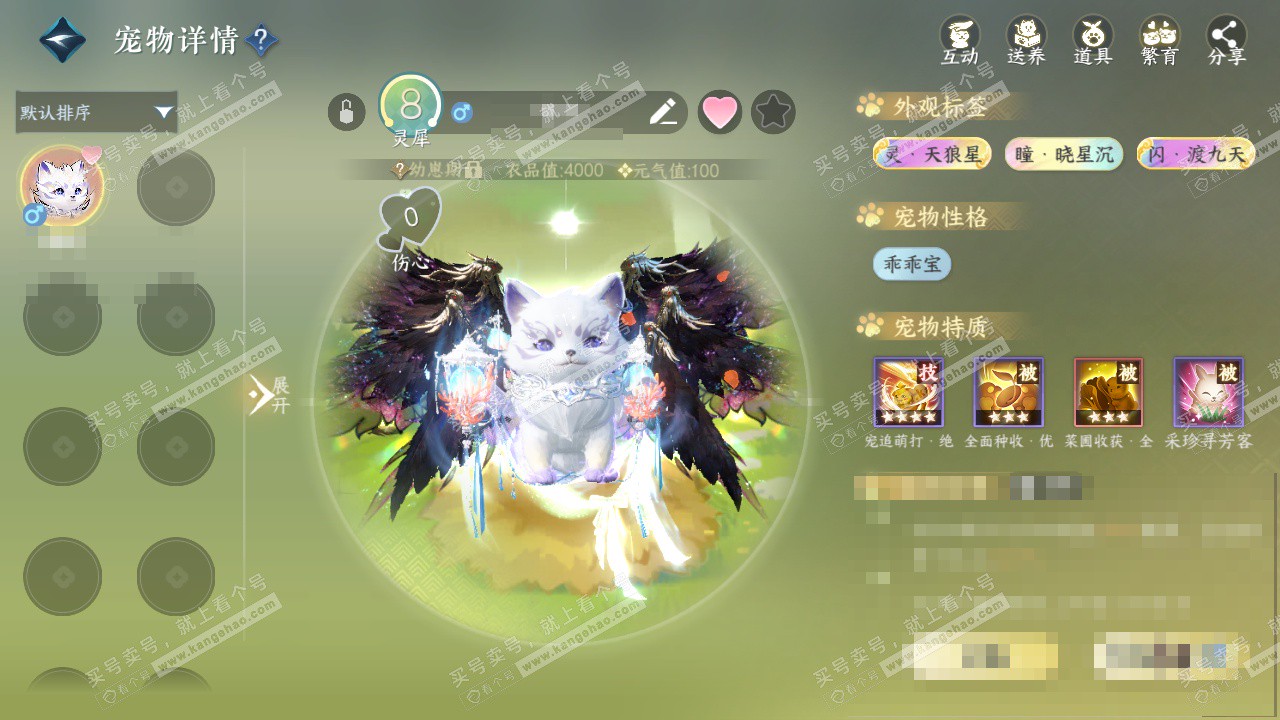
Task: Select the white fox pet portrait
Action: 62,186
